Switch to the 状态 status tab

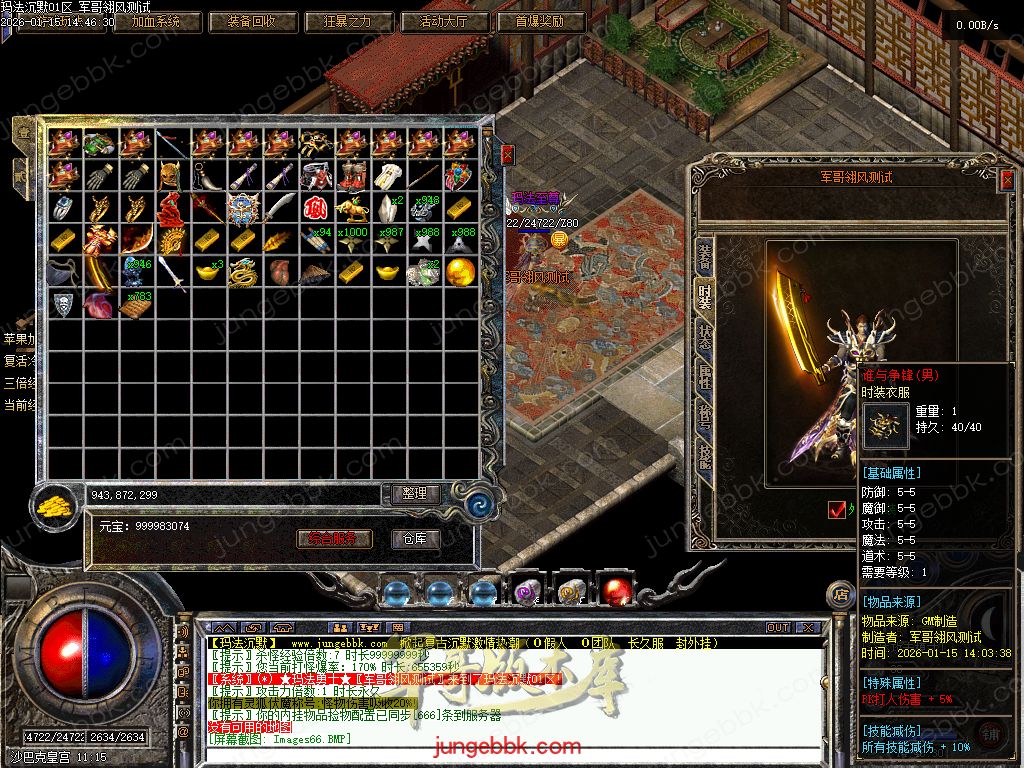(x=704, y=335)
